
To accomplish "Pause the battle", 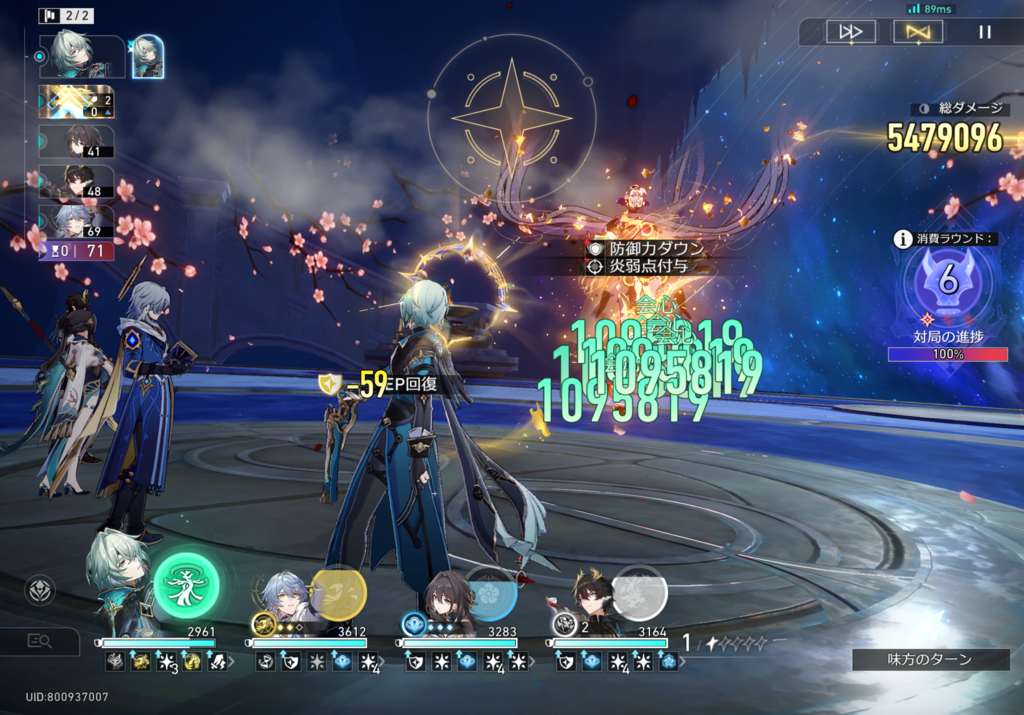I will [x=985, y=32].
